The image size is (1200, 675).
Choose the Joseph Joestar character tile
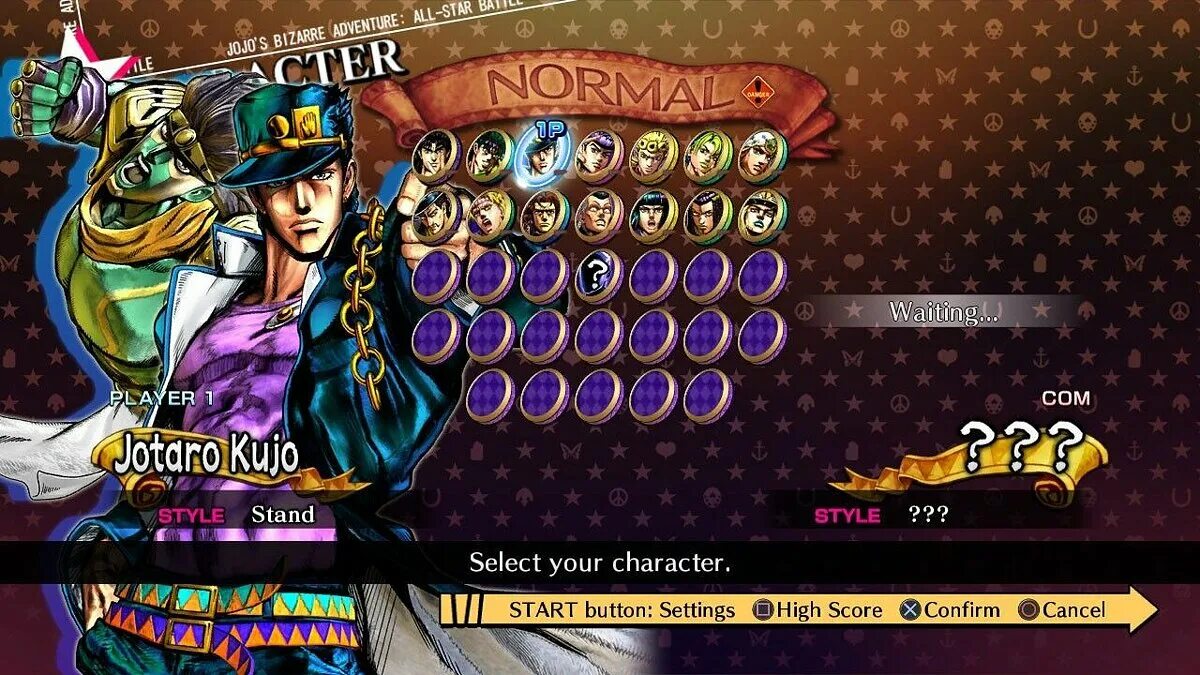[x=490, y=155]
